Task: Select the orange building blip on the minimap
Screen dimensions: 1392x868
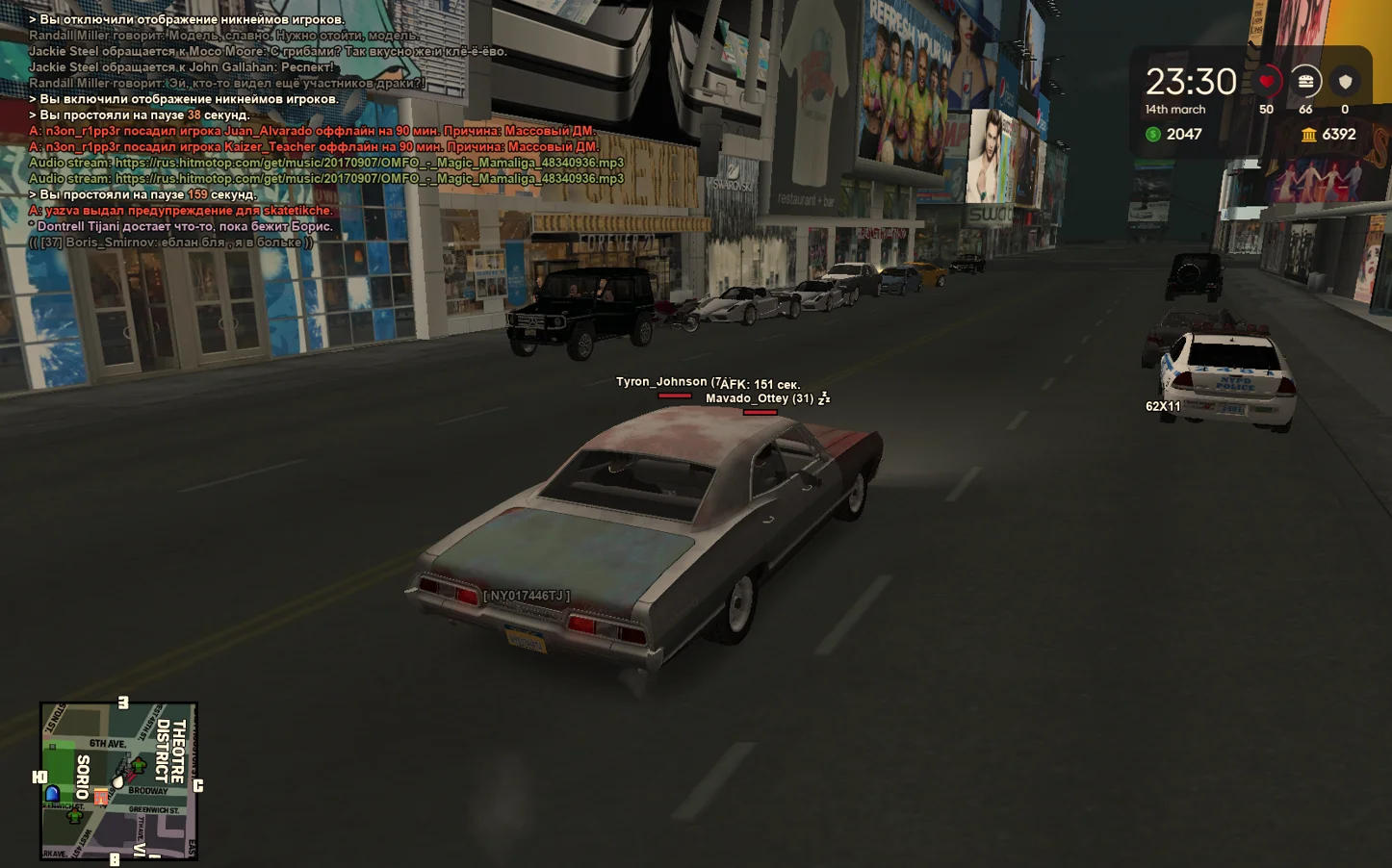Action: tap(101, 797)
